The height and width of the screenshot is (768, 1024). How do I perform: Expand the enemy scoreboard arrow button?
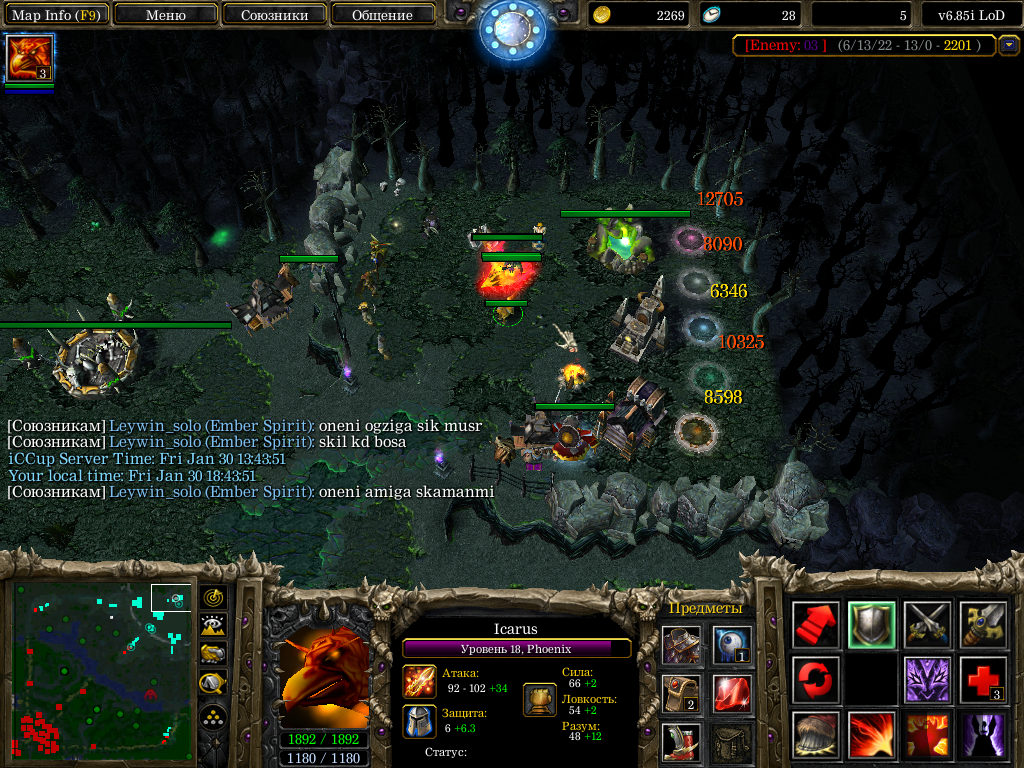click(1009, 45)
